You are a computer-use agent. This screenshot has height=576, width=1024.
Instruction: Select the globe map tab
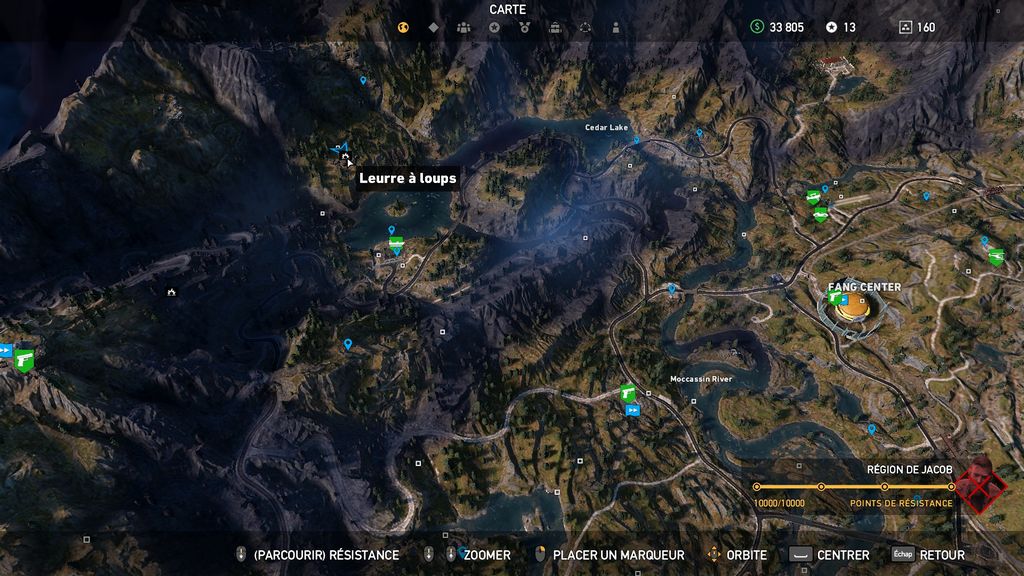coord(404,27)
